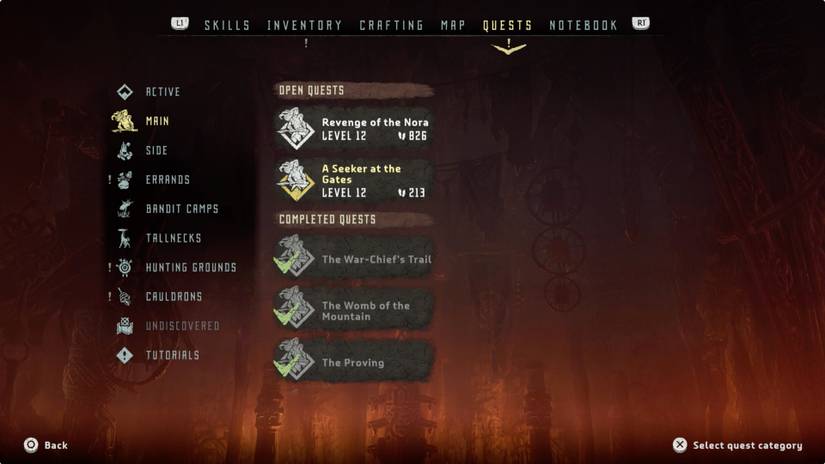View the completed War-Chief's Trail quest
The width and height of the screenshot is (825, 464).
click(354, 260)
